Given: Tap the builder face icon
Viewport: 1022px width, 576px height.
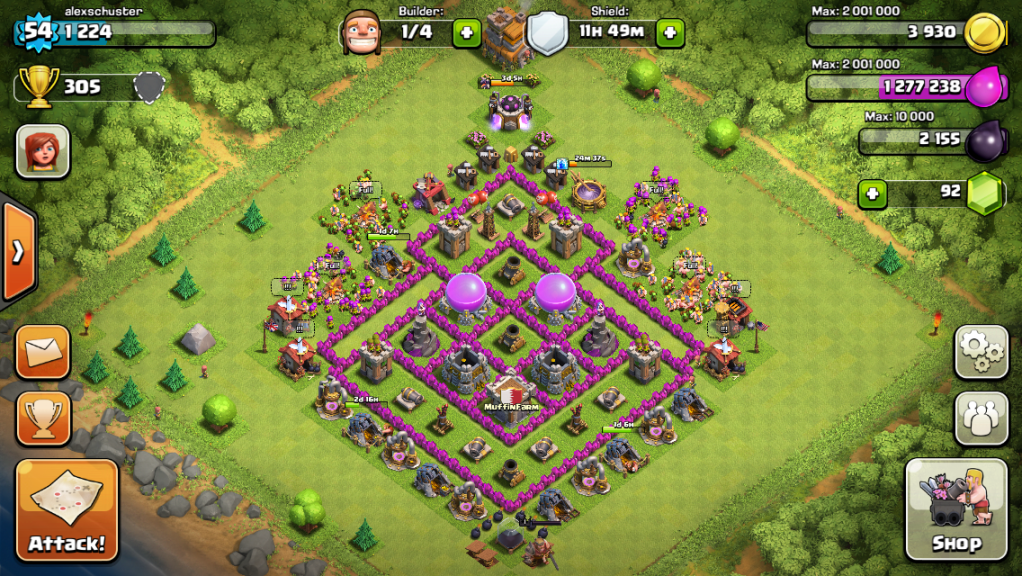Looking at the screenshot, I should (x=362, y=33).
